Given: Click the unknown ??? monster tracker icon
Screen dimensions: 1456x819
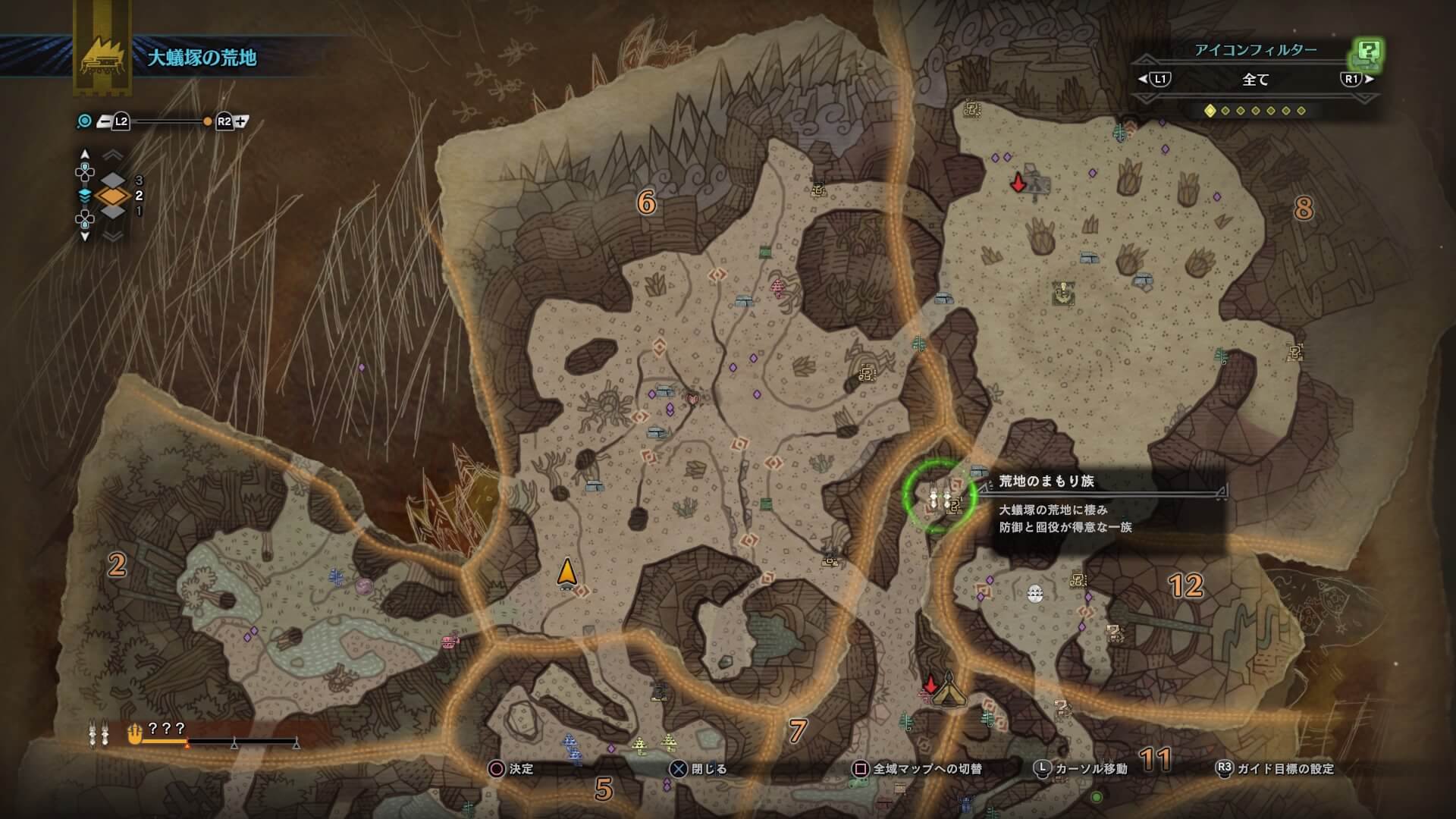Looking at the screenshot, I should [x=135, y=733].
